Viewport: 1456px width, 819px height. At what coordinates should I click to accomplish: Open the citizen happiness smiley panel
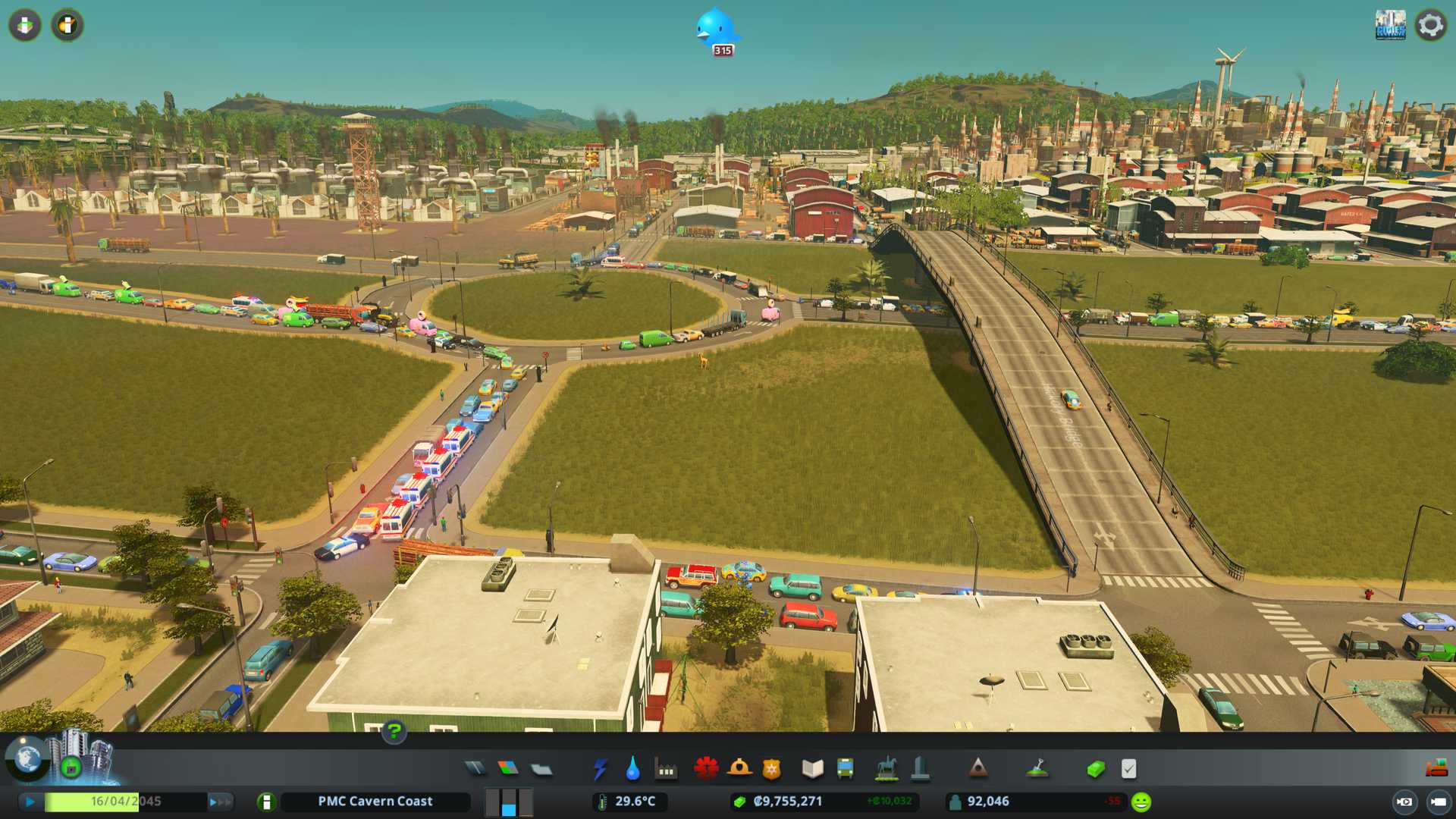(x=1141, y=802)
